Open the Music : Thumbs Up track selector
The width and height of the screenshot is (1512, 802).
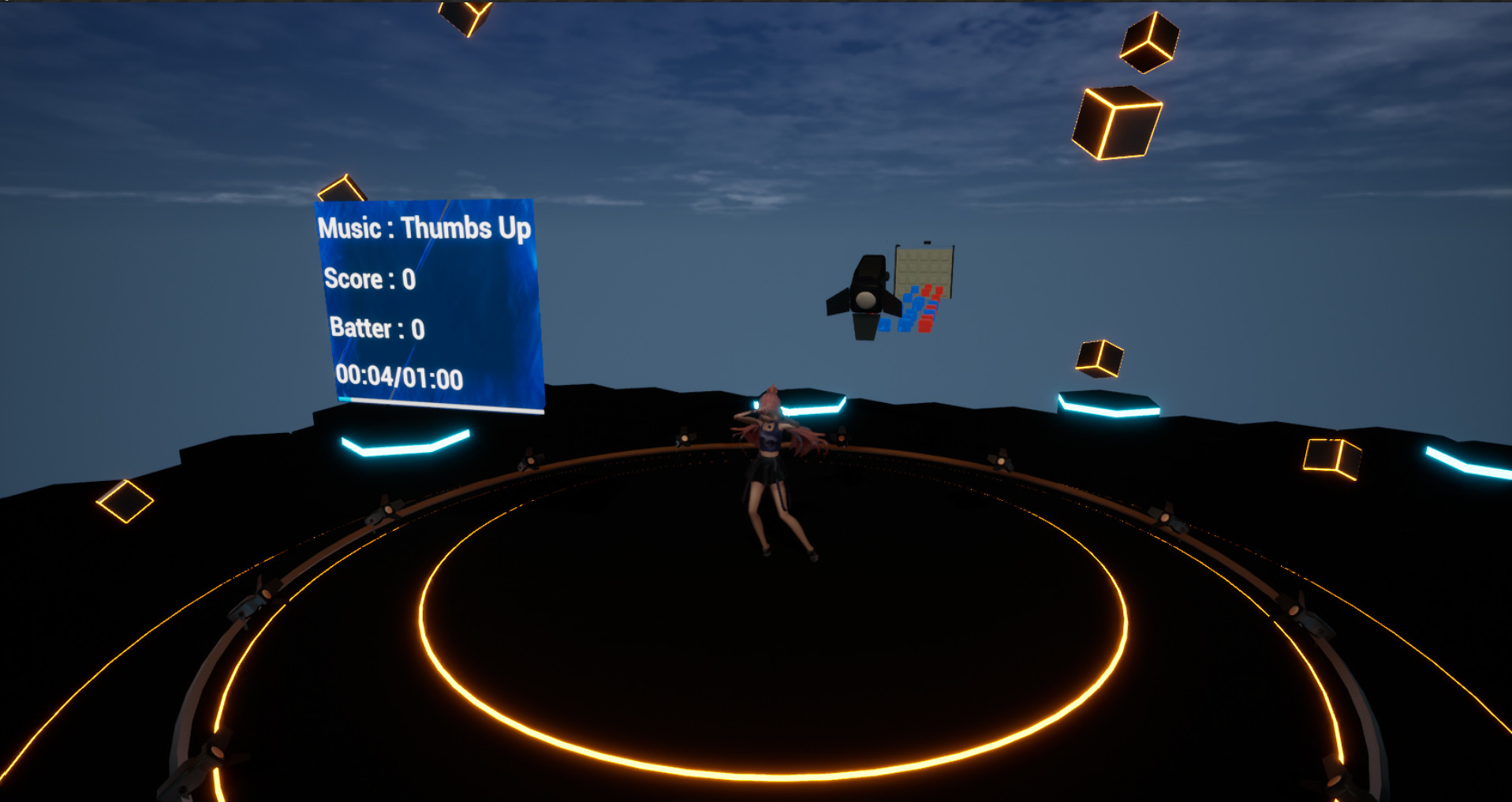(424, 226)
